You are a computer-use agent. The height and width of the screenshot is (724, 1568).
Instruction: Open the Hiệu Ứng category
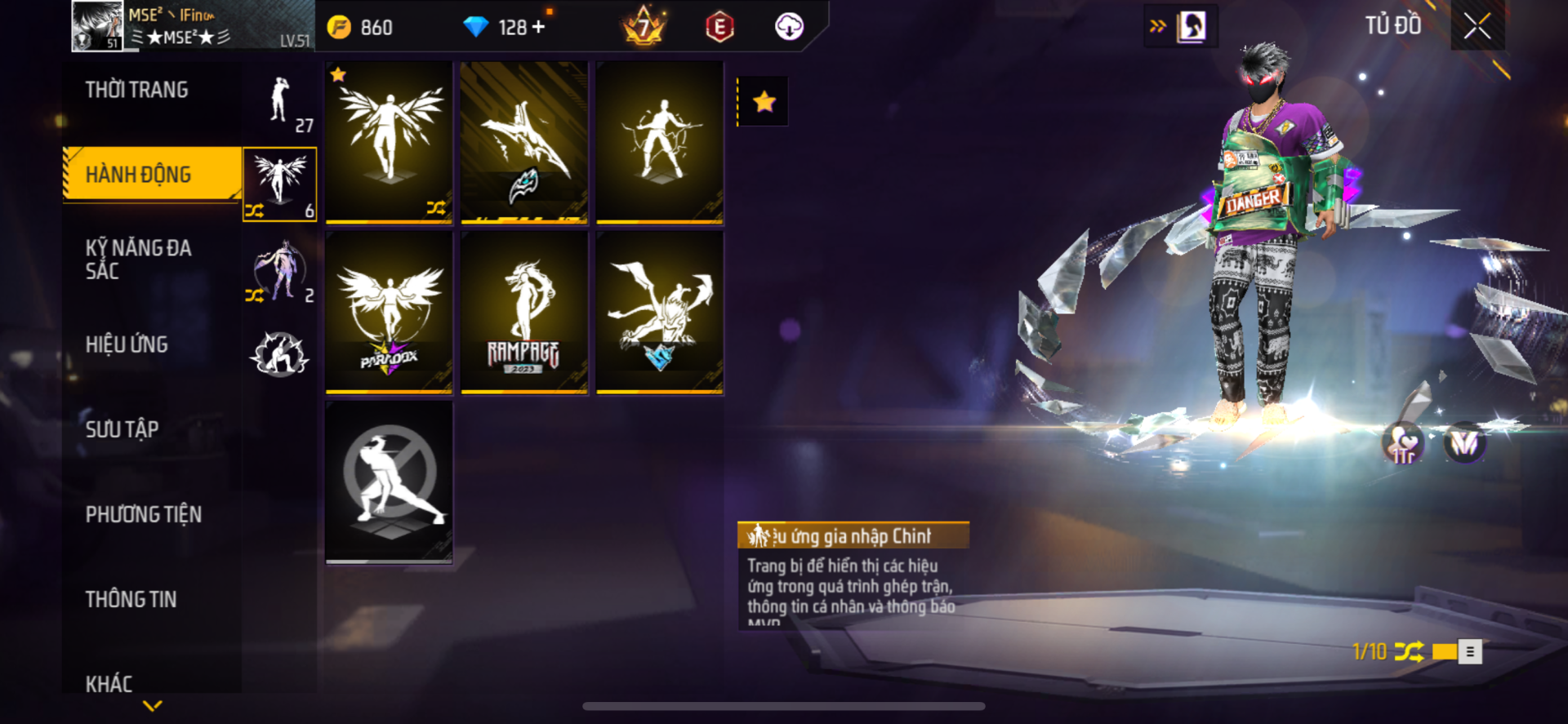[x=127, y=344]
